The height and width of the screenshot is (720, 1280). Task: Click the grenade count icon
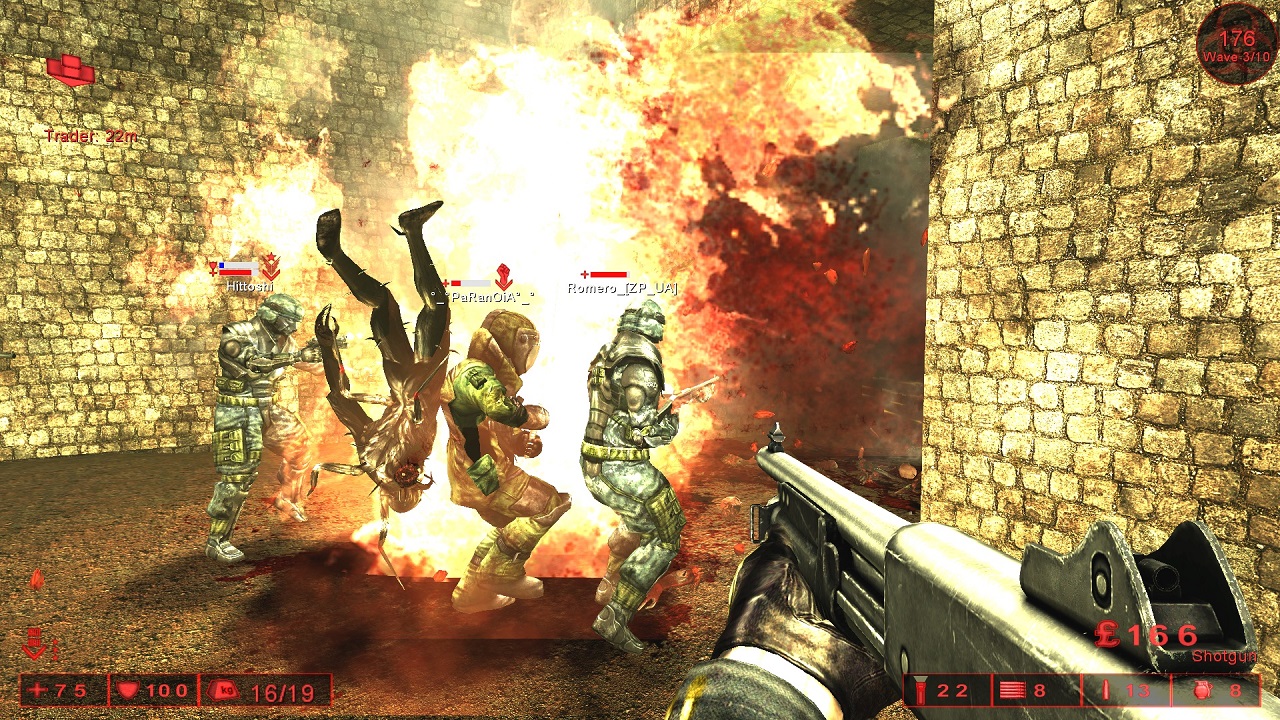[1203, 690]
